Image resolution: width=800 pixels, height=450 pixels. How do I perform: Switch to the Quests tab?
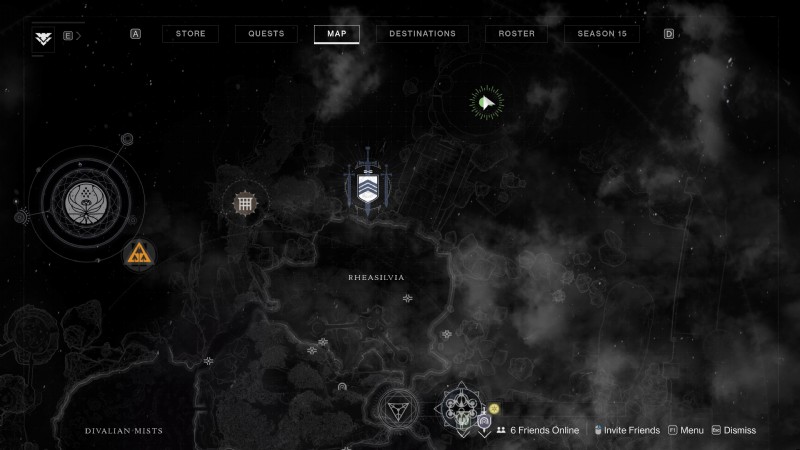(266, 34)
